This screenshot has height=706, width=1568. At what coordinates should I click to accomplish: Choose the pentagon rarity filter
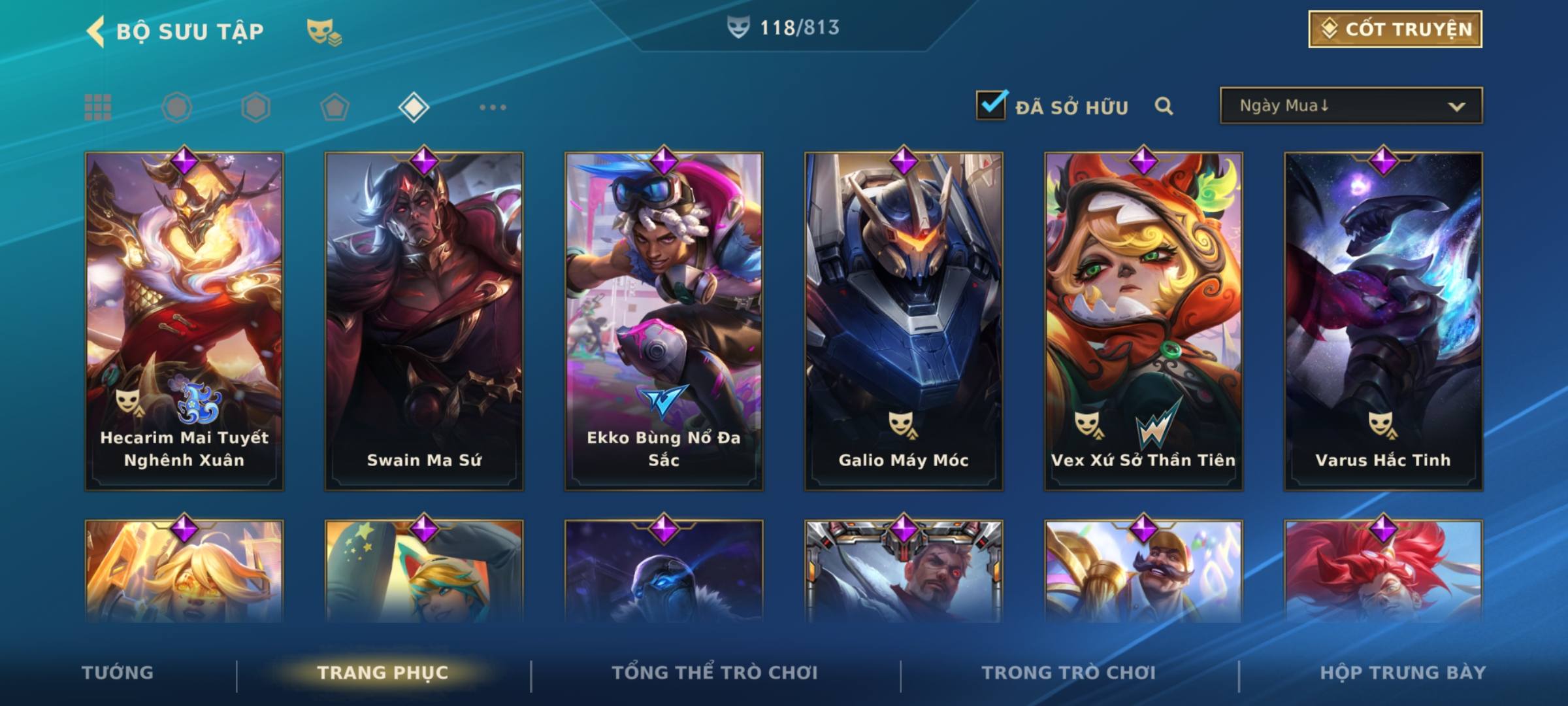[x=335, y=107]
